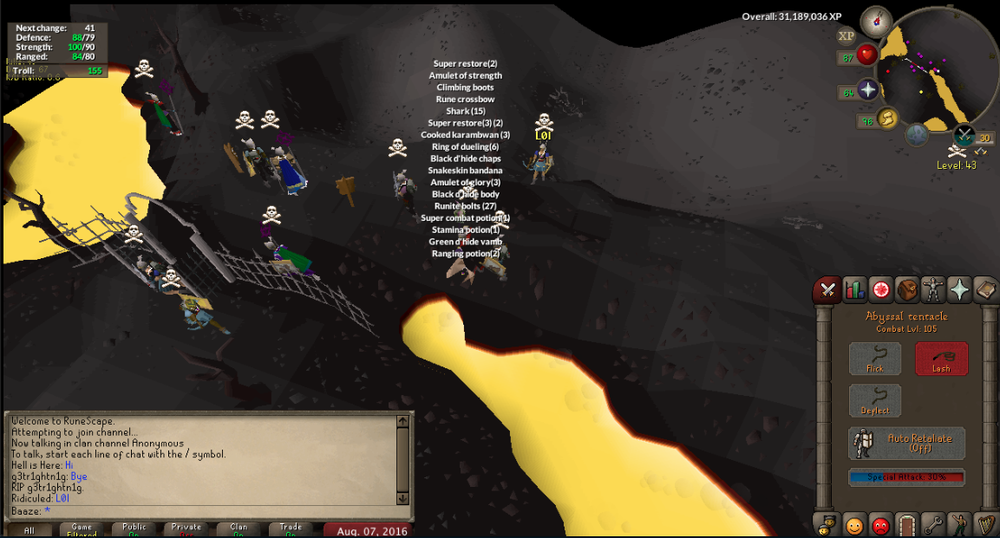Activate the Special Attack bar
This screenshot has height=538, width=1000.
907,478
